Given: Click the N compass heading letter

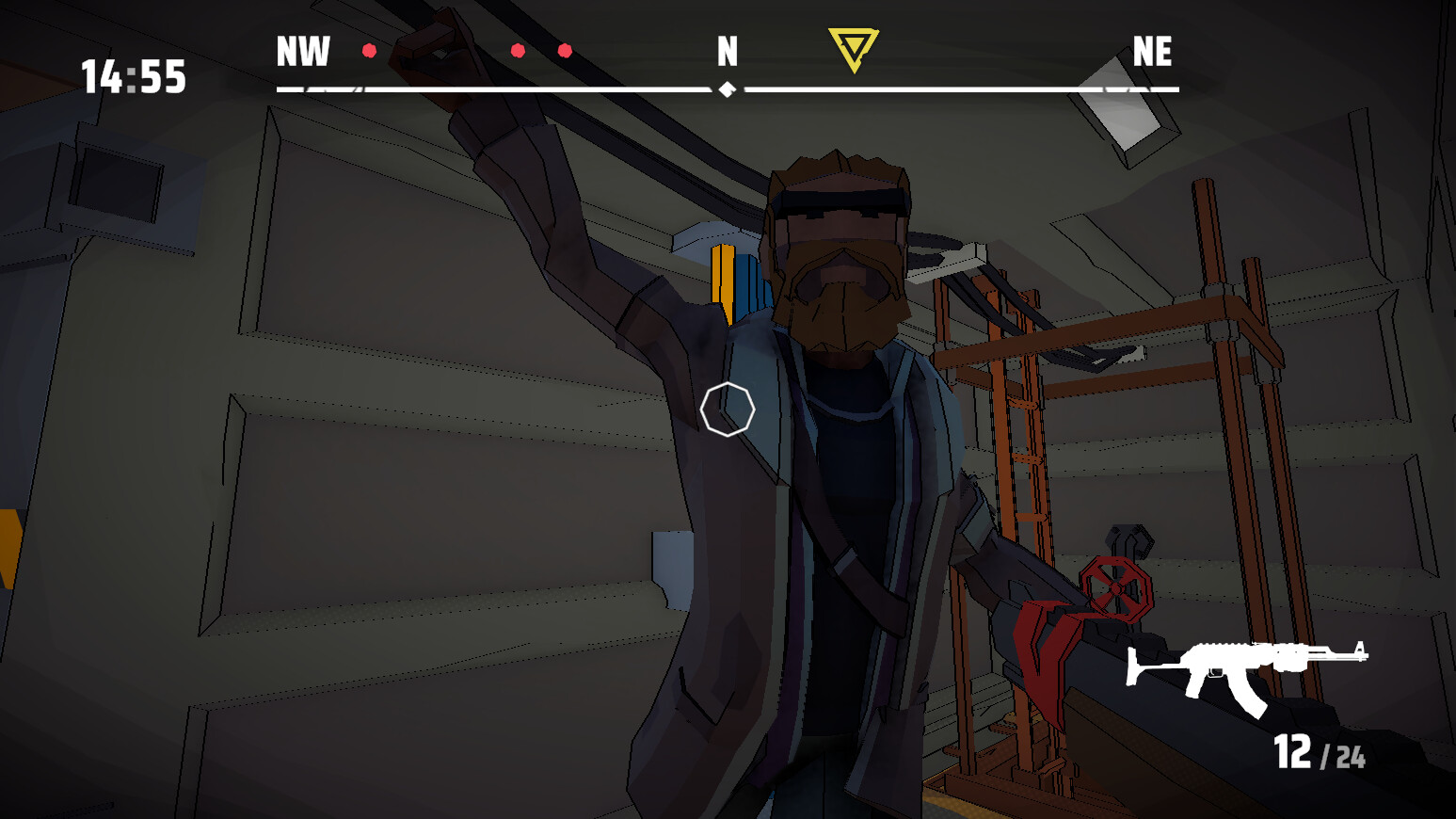Looking at the screenshot, I should pos(726,54).
